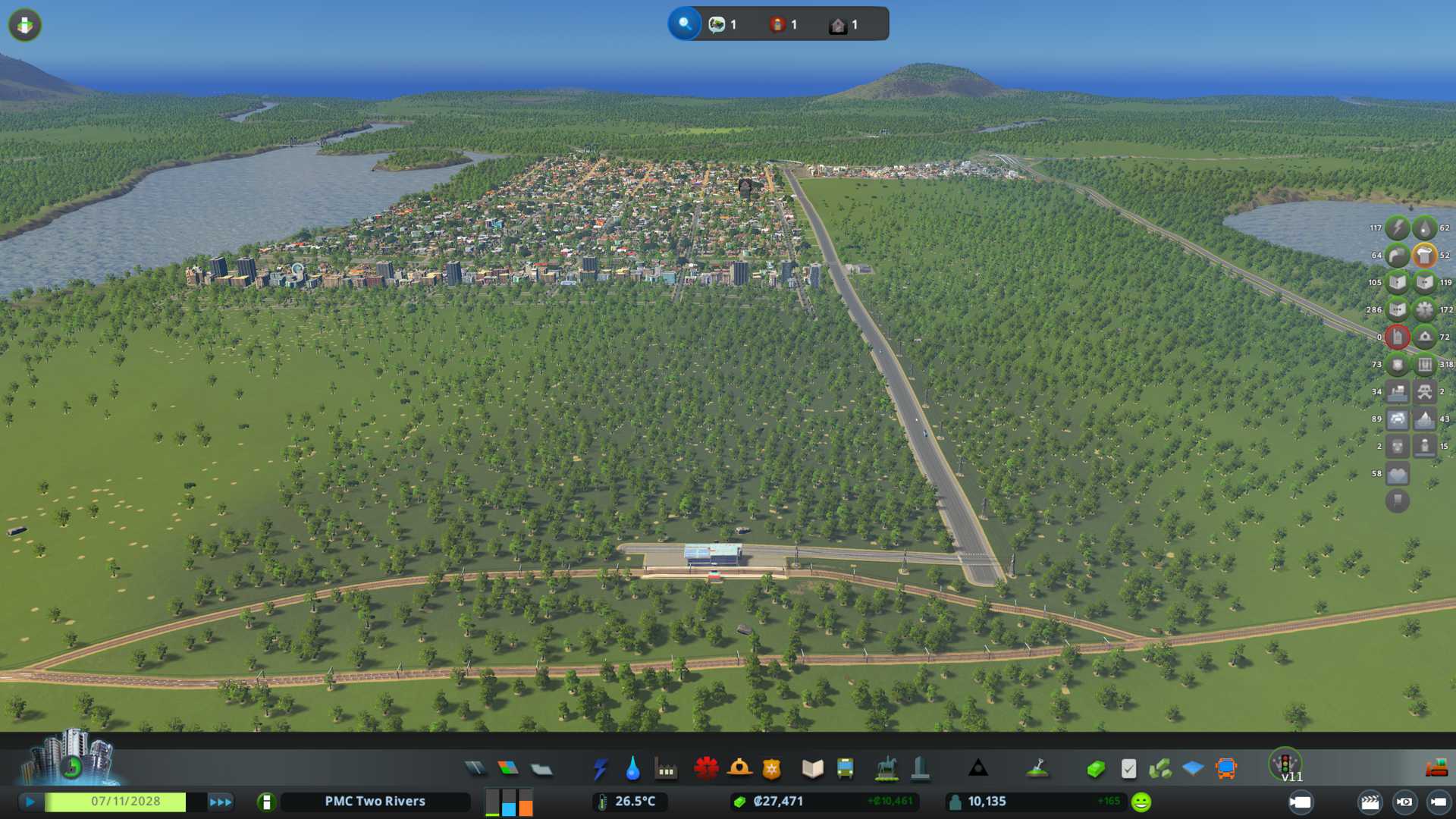Screen dimensions: 1456x819
Task: Activate the bulldozer tool
Action: pyautogui.click(x=1436, y=768)
